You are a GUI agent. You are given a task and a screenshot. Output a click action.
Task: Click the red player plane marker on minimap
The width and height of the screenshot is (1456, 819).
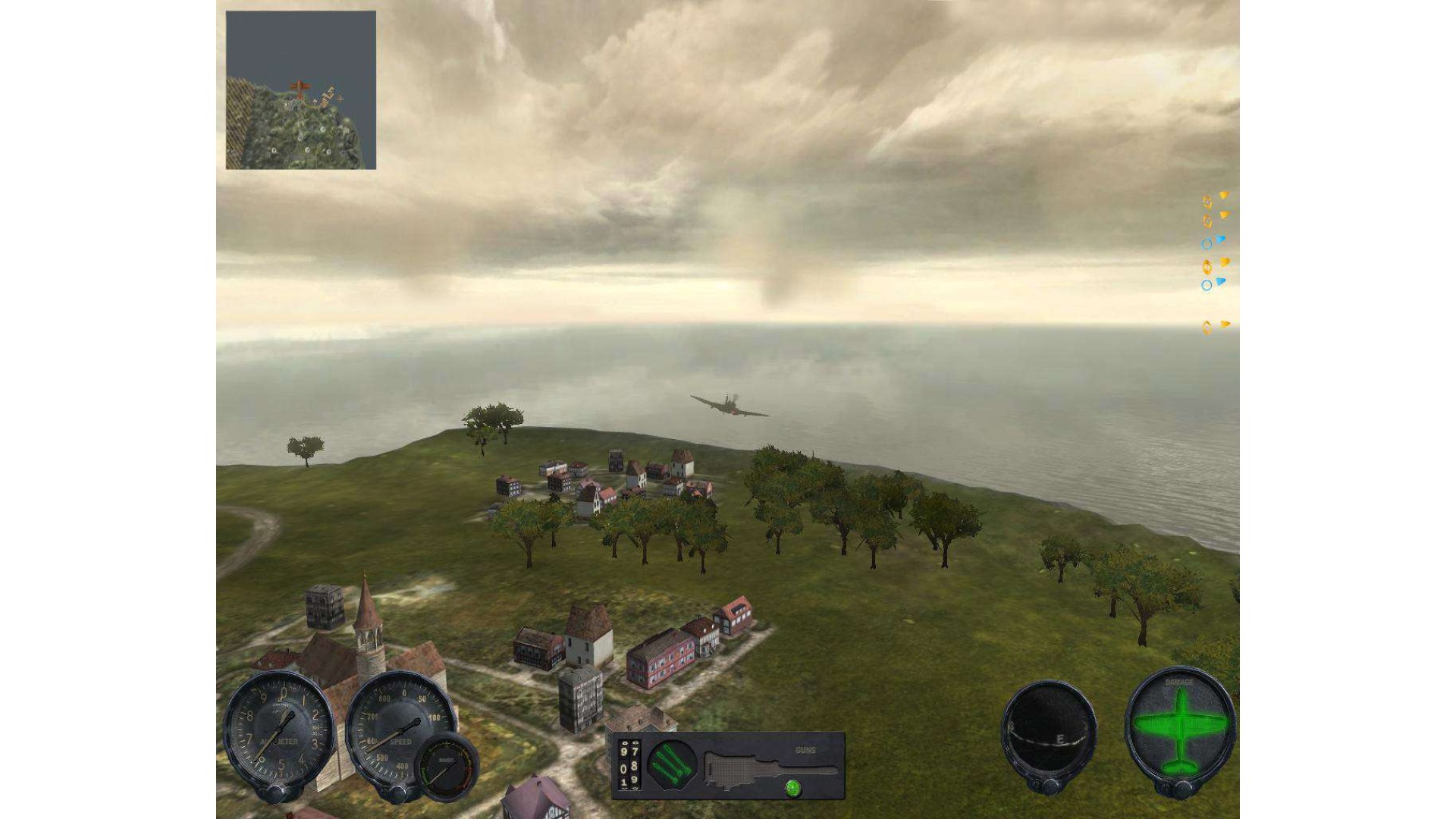tap(300, 89)
